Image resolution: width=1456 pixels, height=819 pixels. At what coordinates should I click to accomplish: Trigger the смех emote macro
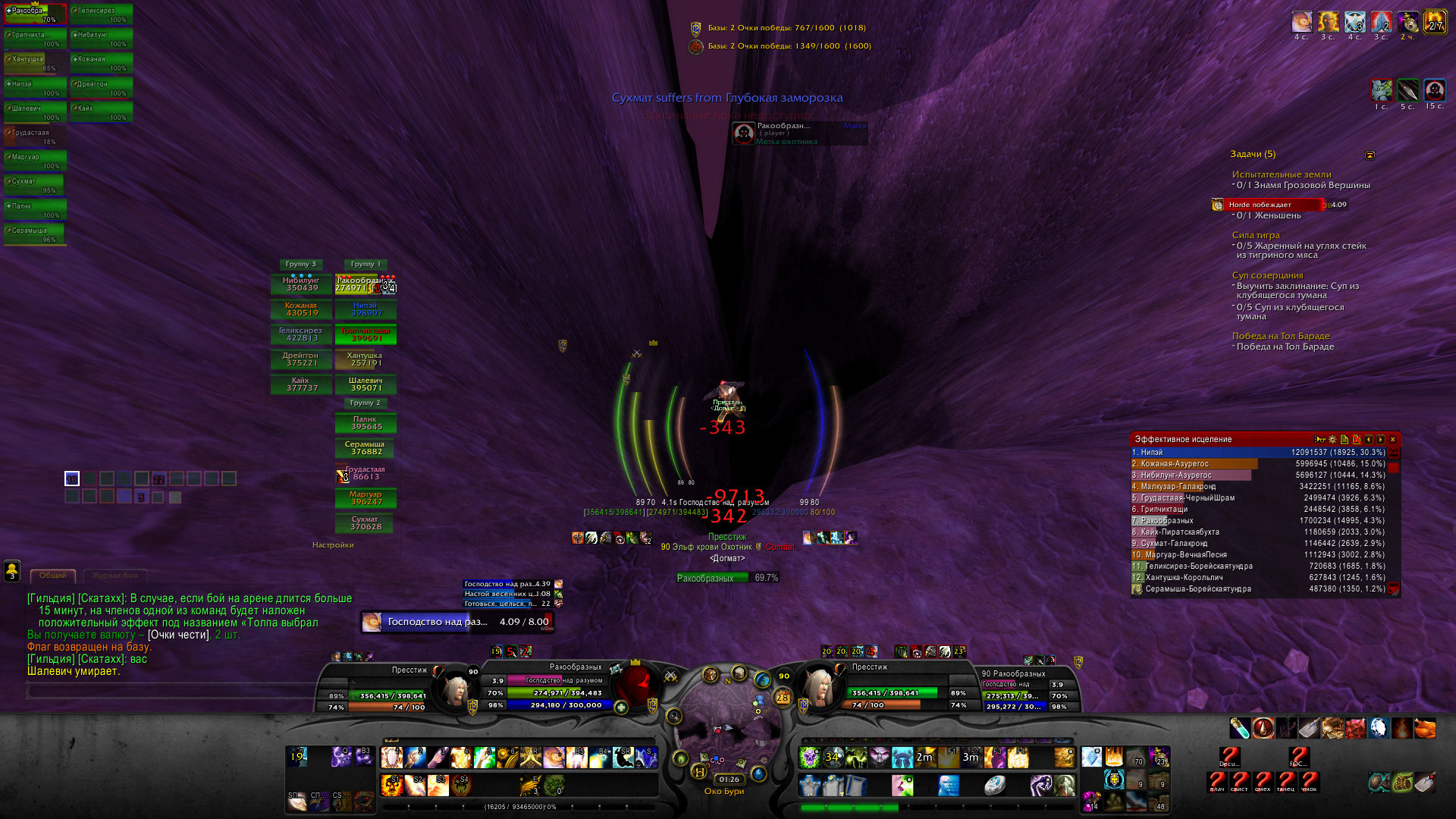1263,781
